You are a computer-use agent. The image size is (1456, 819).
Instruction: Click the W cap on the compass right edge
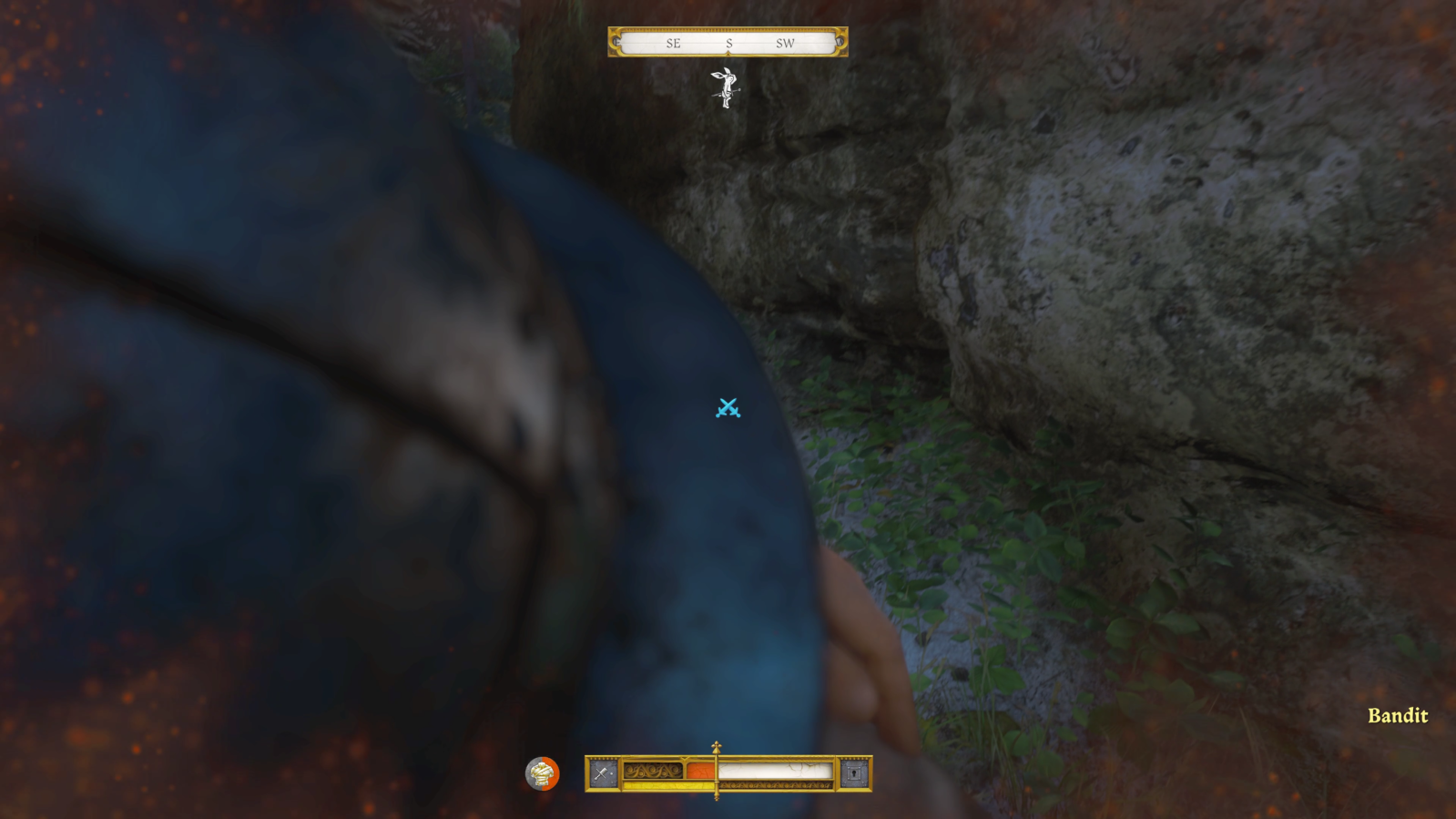[840, 42]
